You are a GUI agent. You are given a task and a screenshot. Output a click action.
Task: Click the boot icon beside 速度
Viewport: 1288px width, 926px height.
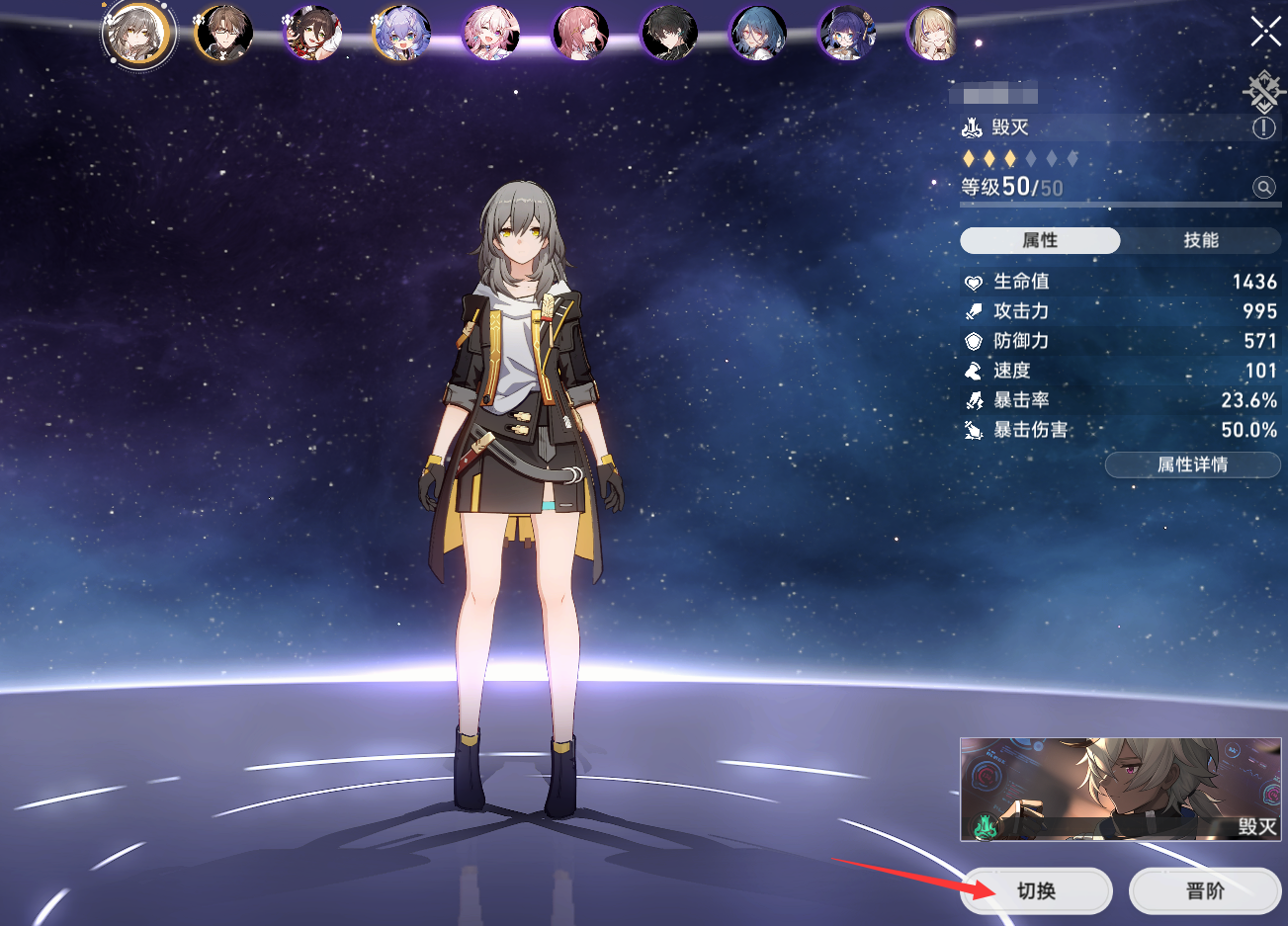[976, 371]
